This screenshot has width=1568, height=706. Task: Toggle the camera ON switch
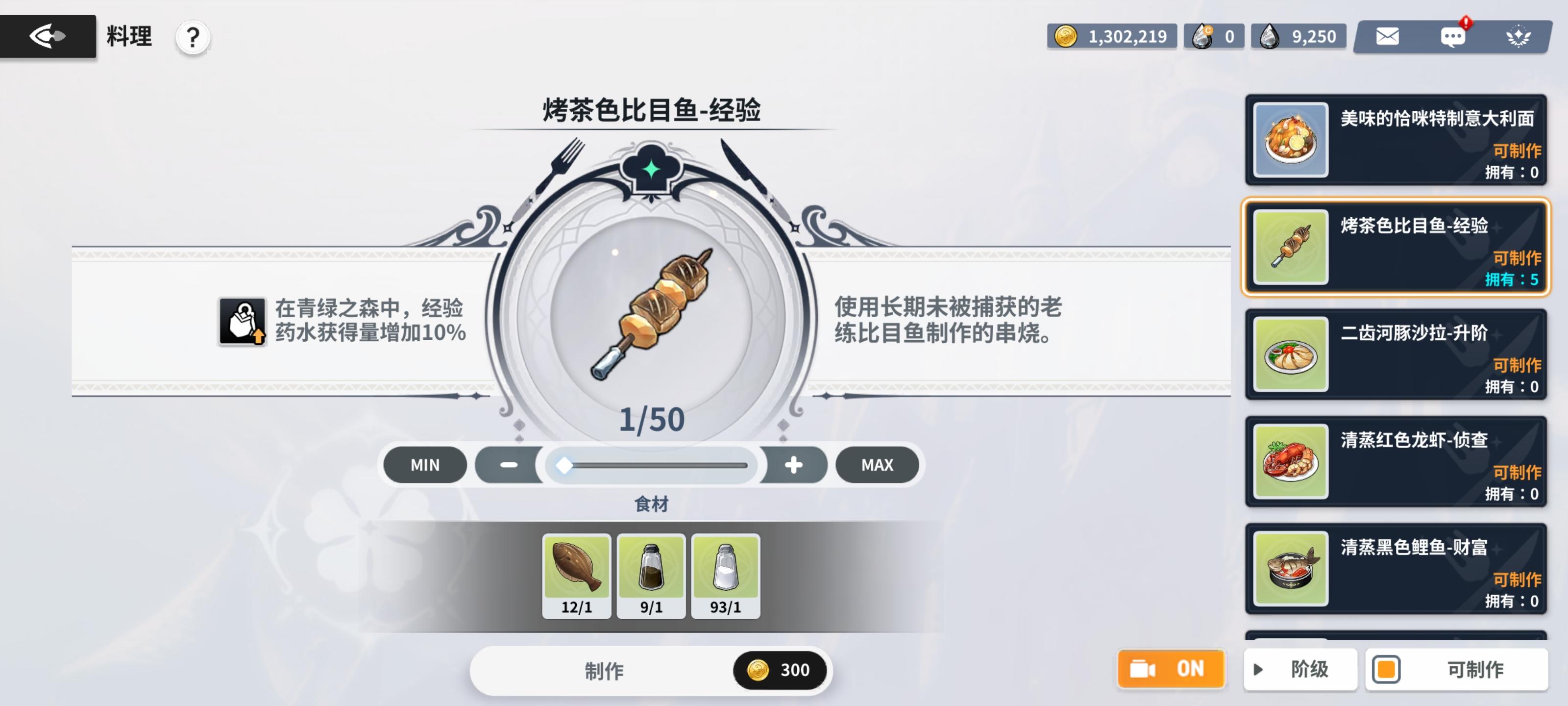click(x=1171, y=669)
